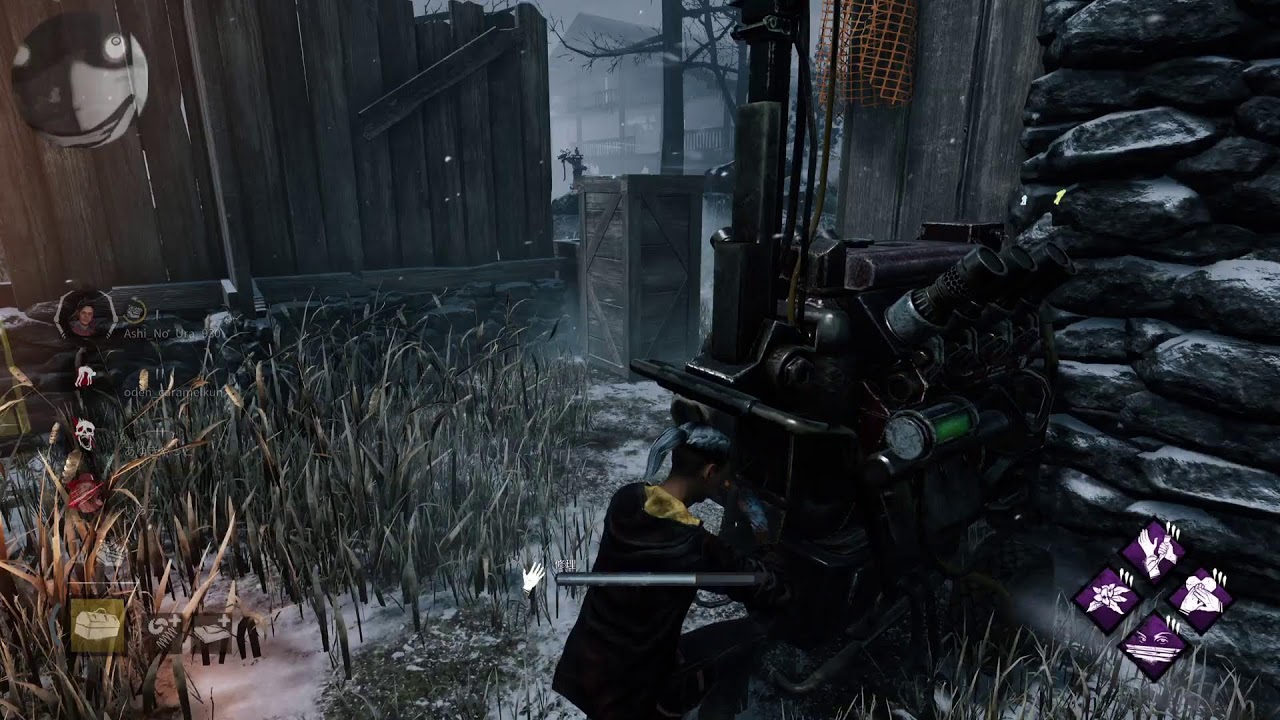
Task: Select the toolbox item slot
Action: 97,626
